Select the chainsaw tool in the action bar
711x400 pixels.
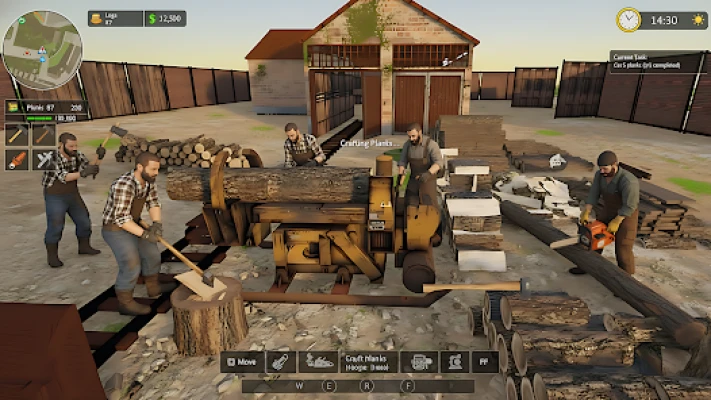(x=283, y=361)
